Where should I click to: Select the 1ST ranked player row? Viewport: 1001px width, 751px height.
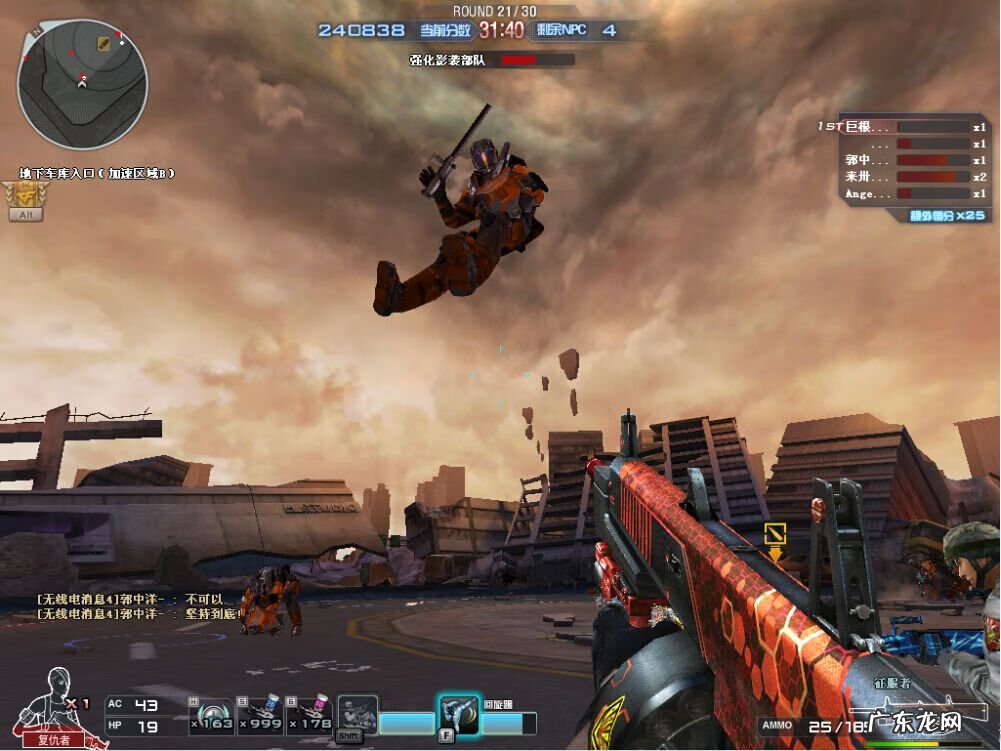click(902, 127)
